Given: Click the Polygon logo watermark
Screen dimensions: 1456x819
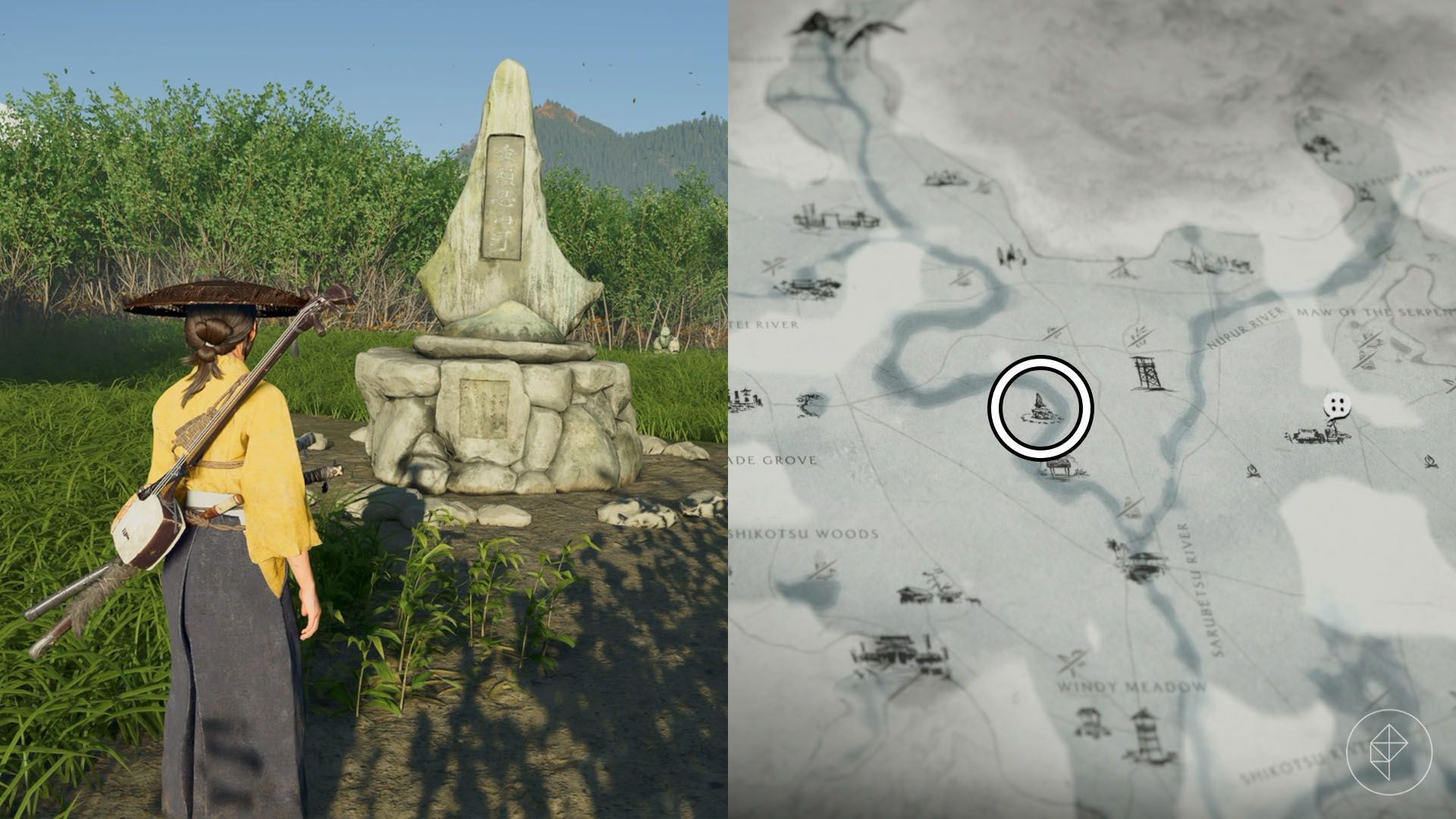Looking at the screenshot, I should coord(1389,751).
